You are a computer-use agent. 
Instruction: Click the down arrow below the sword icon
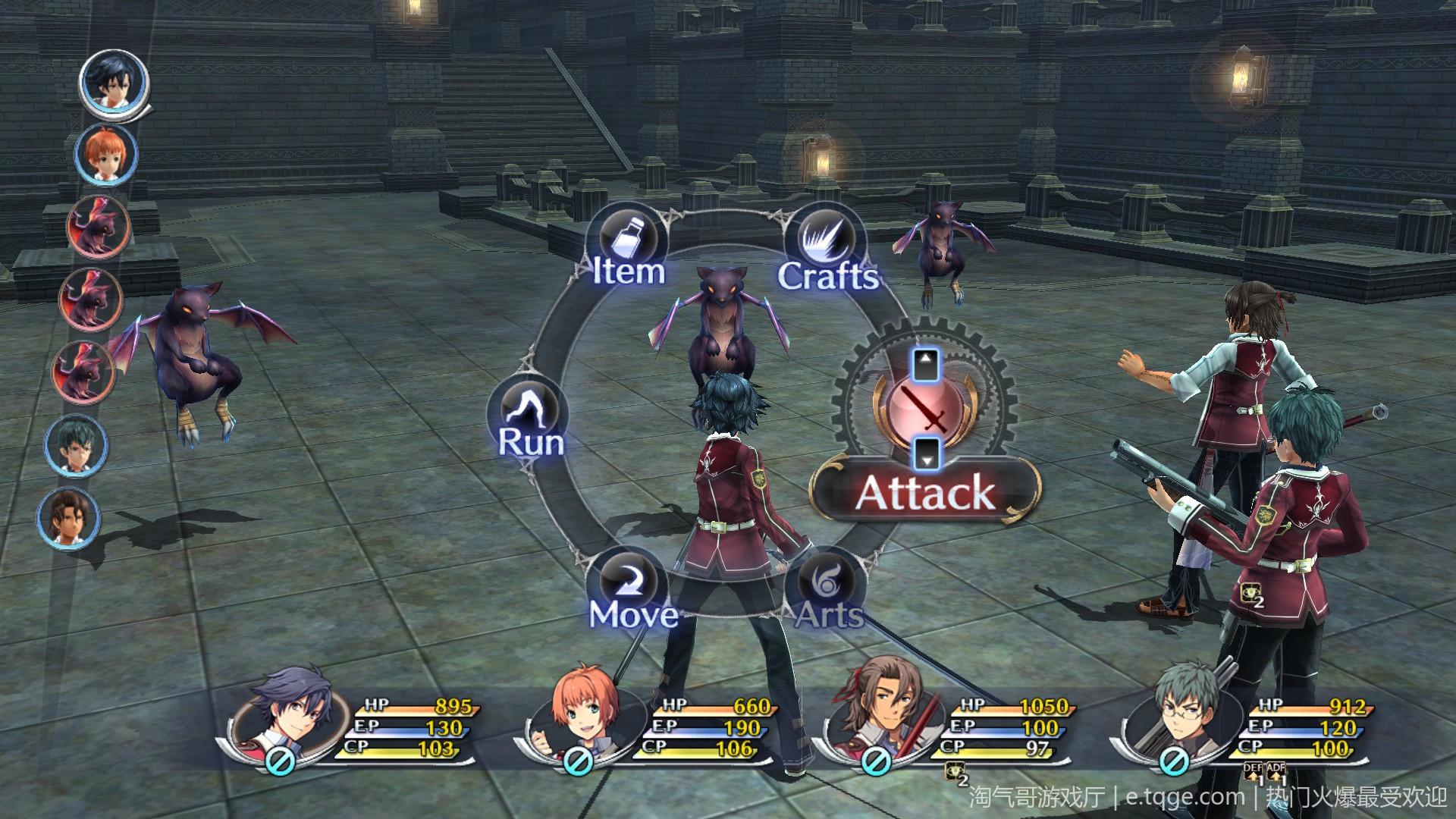(927, 453)
